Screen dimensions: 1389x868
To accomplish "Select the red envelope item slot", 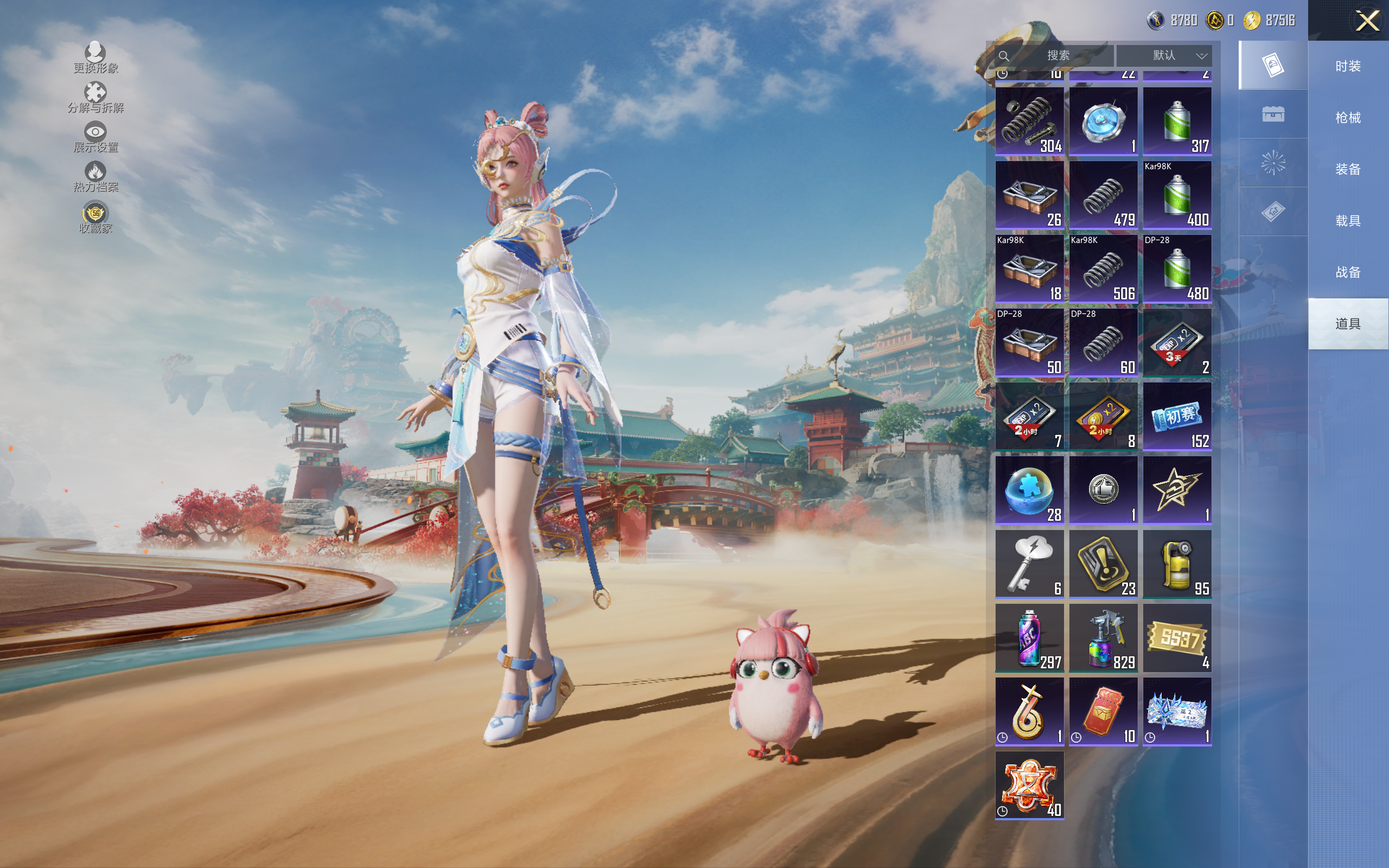I will tap(1103, 711).
